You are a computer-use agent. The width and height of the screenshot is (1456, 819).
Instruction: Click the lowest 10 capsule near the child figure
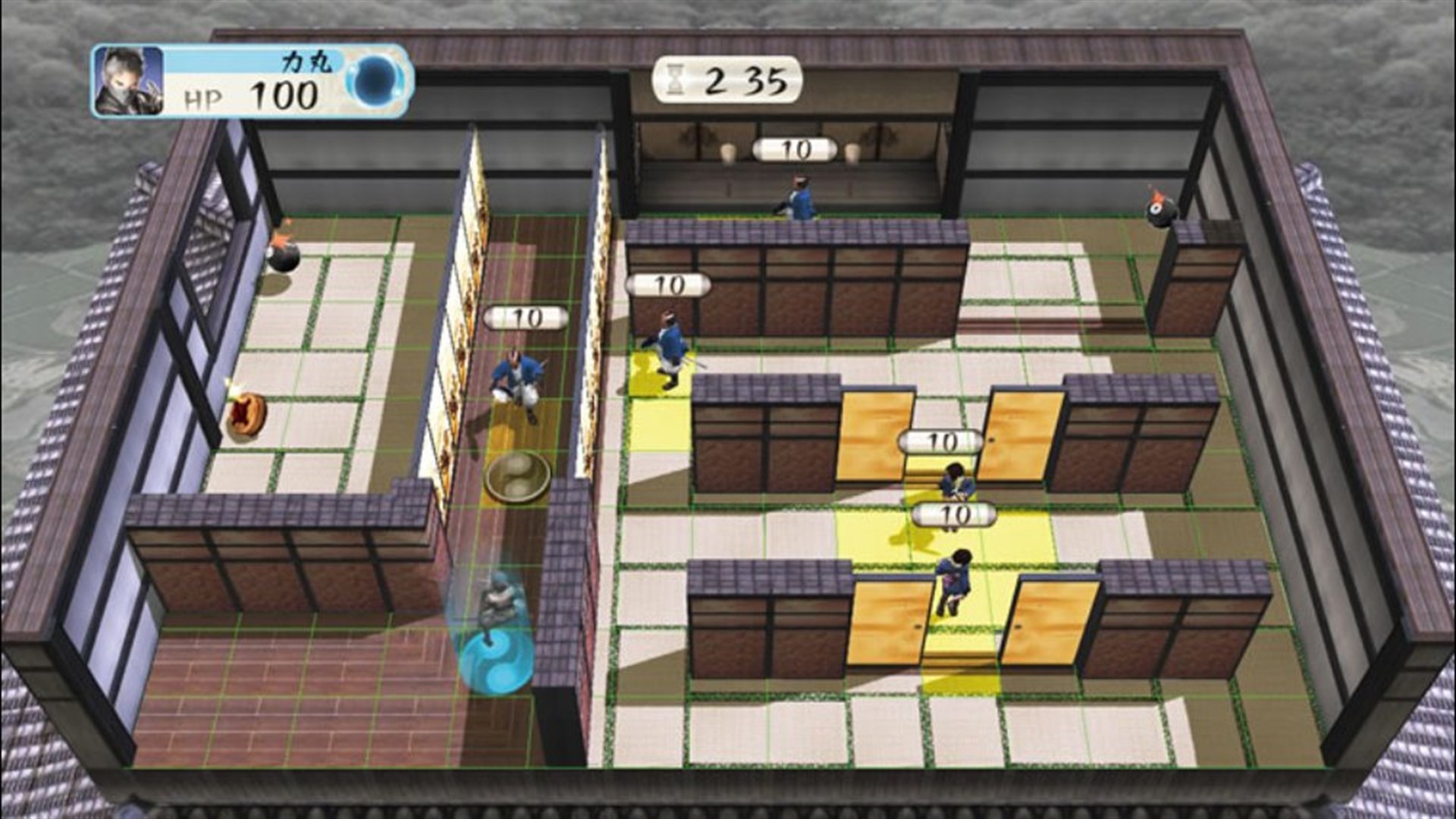click(x=952, y=512)
